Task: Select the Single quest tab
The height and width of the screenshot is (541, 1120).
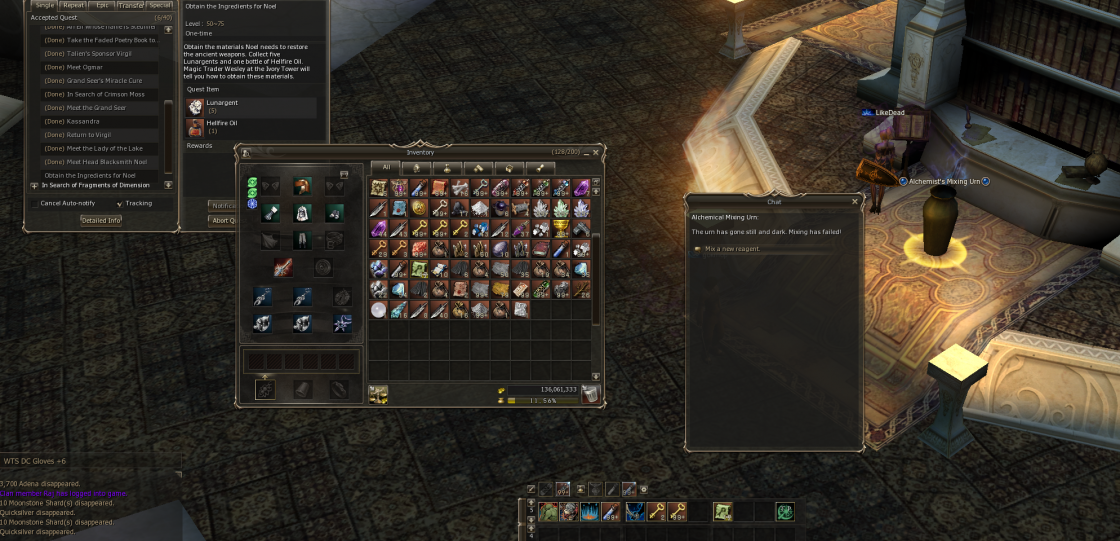Action: tap(45, 5)
